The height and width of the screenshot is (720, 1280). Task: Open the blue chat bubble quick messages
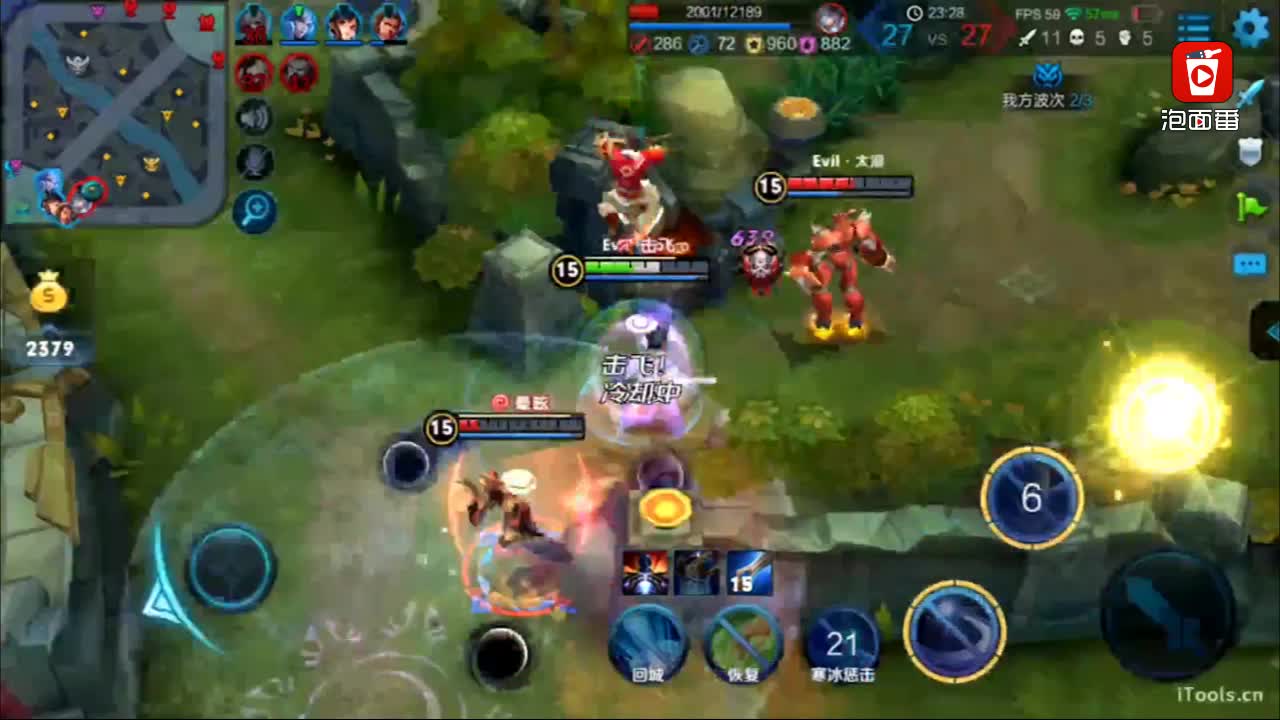[1250, 264]
